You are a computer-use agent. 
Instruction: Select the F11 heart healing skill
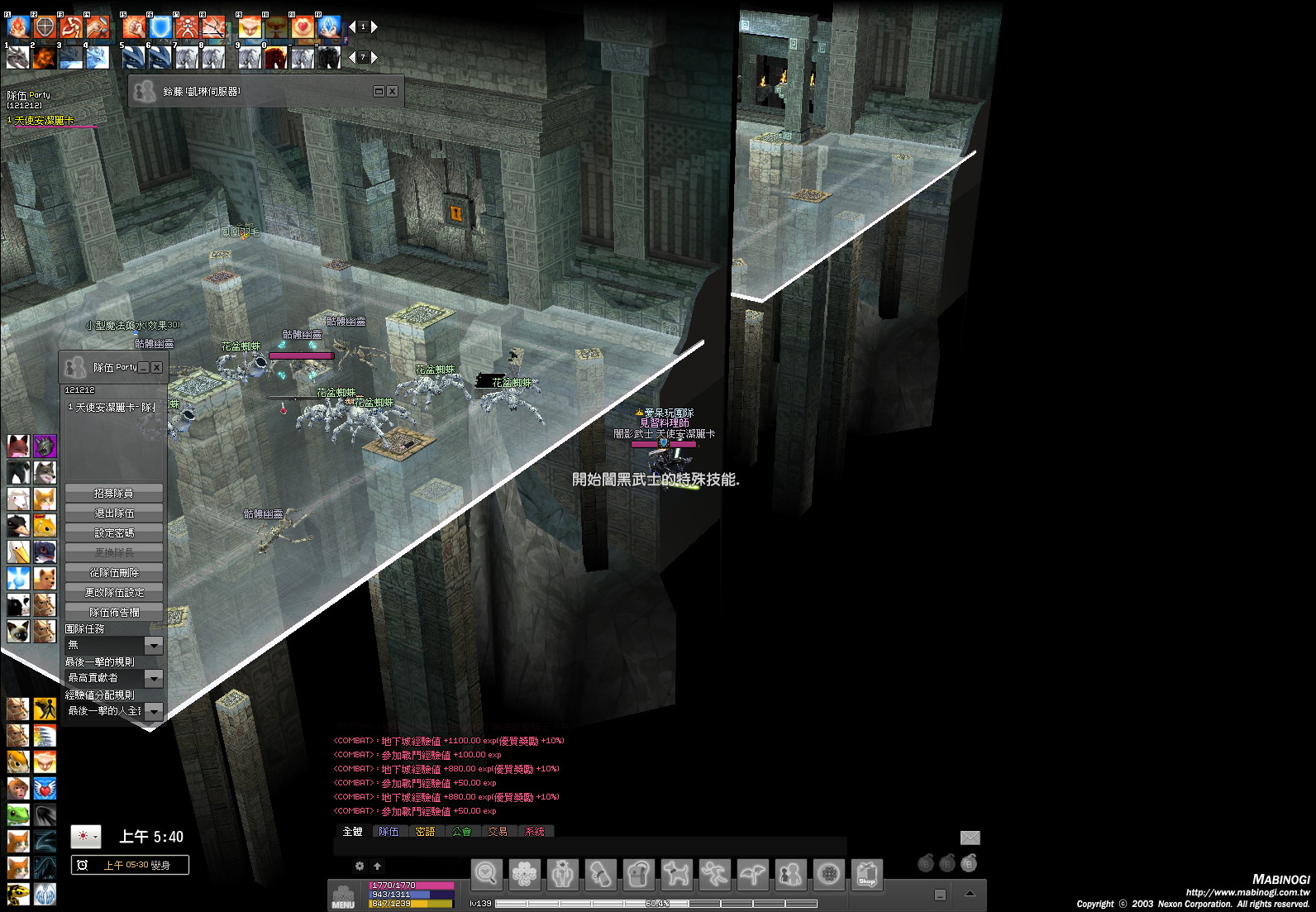click(303, 27)
